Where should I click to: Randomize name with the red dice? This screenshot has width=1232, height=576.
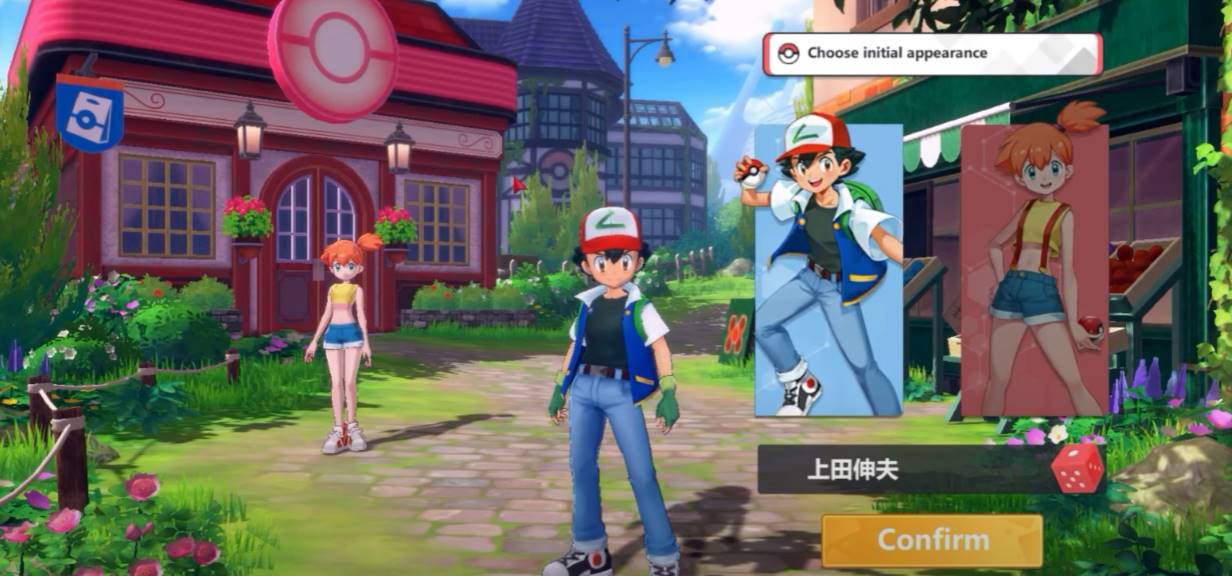tap(1078, 468)
